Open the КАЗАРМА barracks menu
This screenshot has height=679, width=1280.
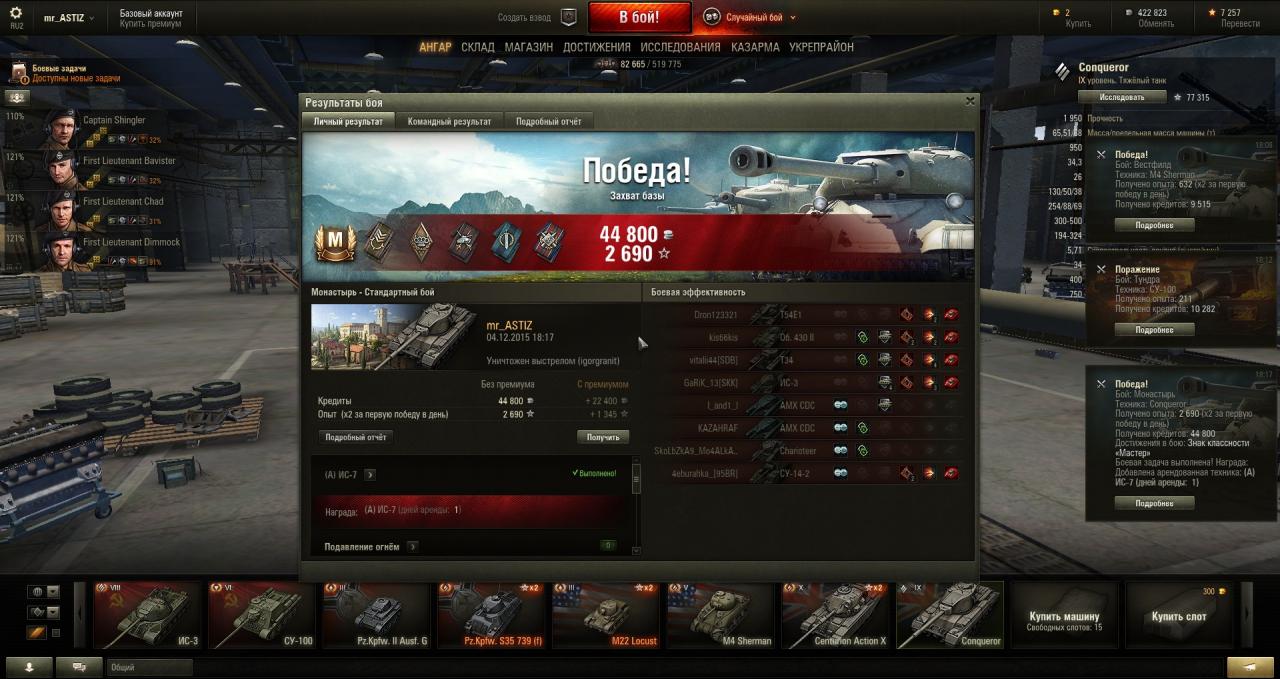pyautogui.click(x=755, y=47)
